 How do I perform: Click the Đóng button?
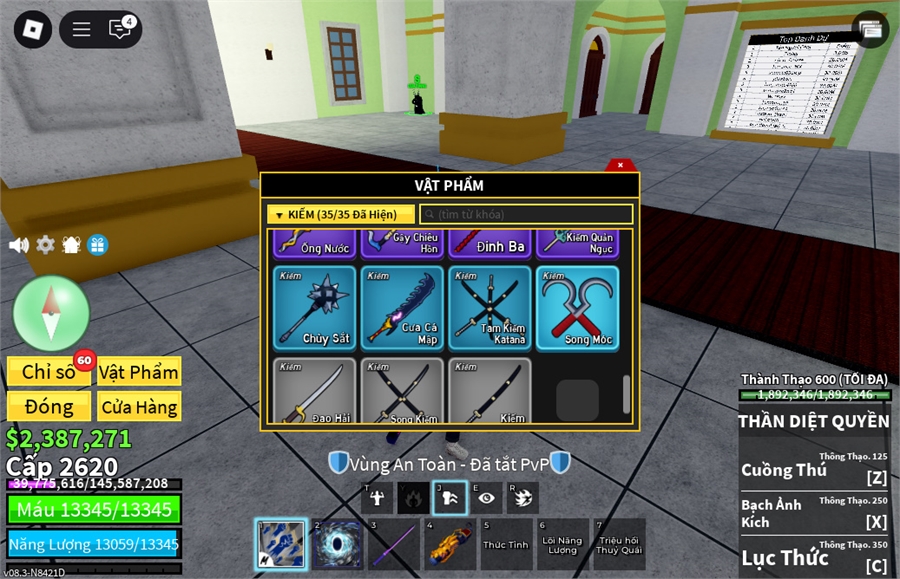coord(49,407)
